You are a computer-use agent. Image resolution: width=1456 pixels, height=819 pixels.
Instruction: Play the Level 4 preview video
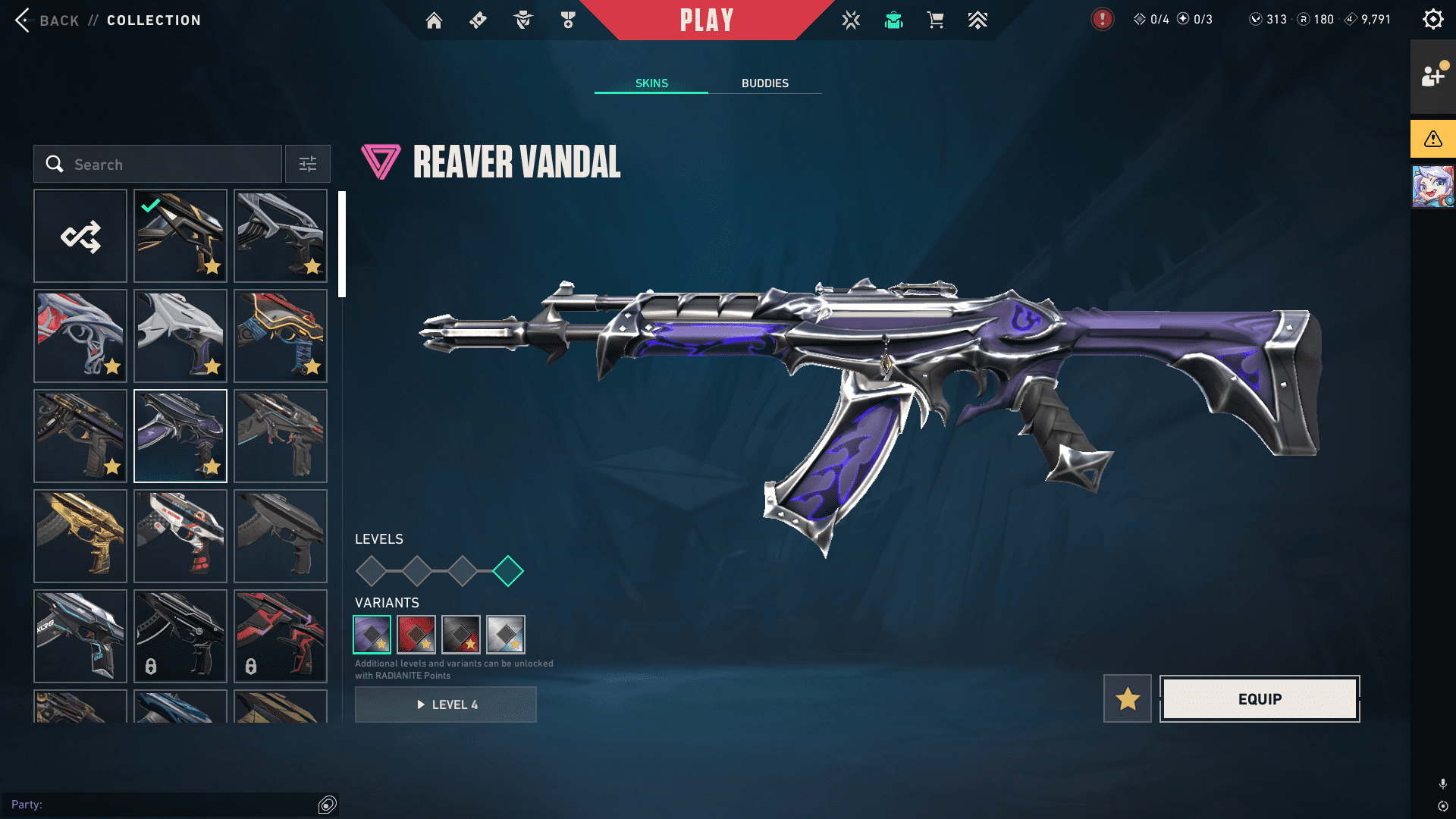pos(446,704)
